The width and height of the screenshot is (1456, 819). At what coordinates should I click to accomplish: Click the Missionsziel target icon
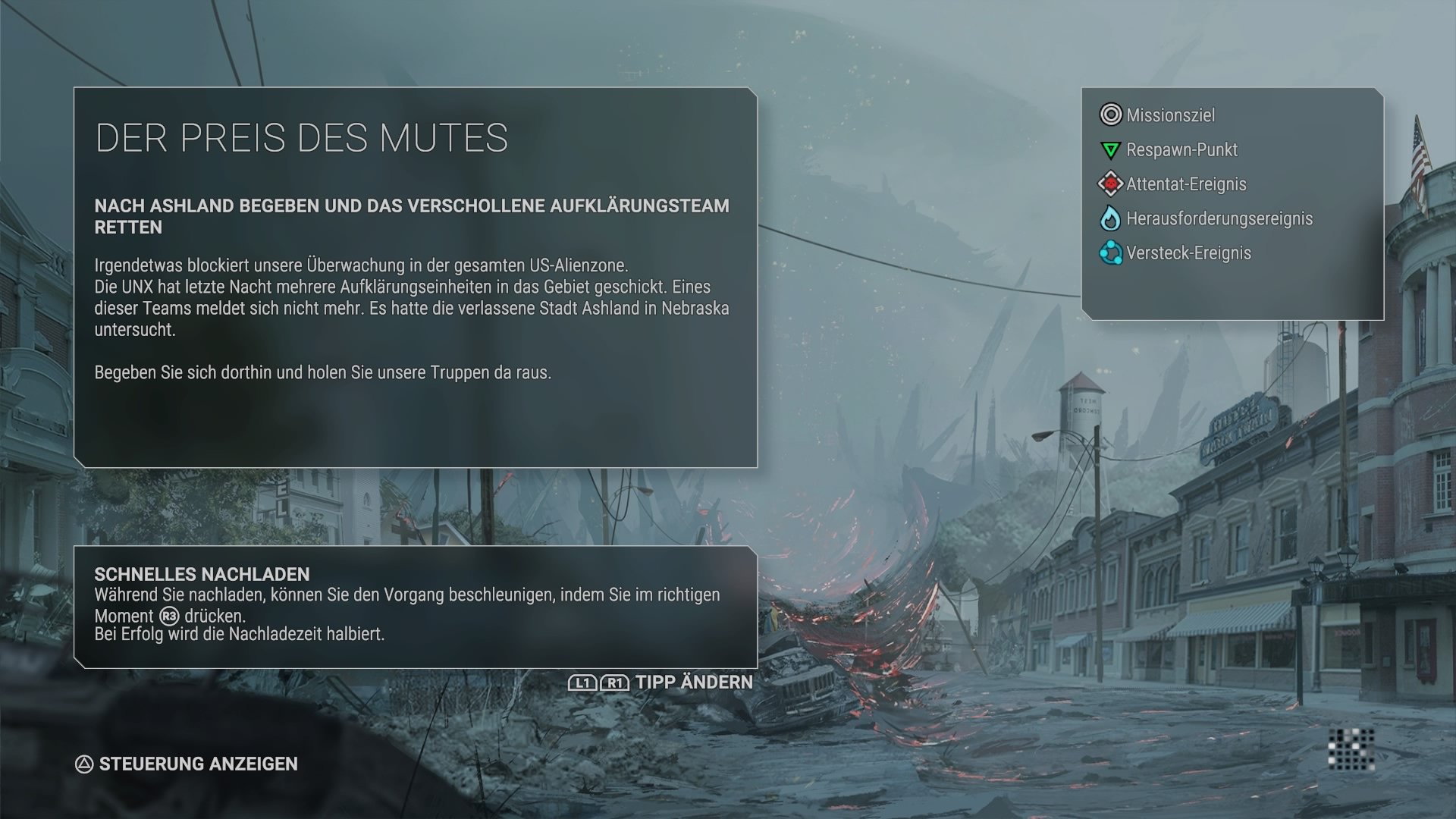(1110, 115)
